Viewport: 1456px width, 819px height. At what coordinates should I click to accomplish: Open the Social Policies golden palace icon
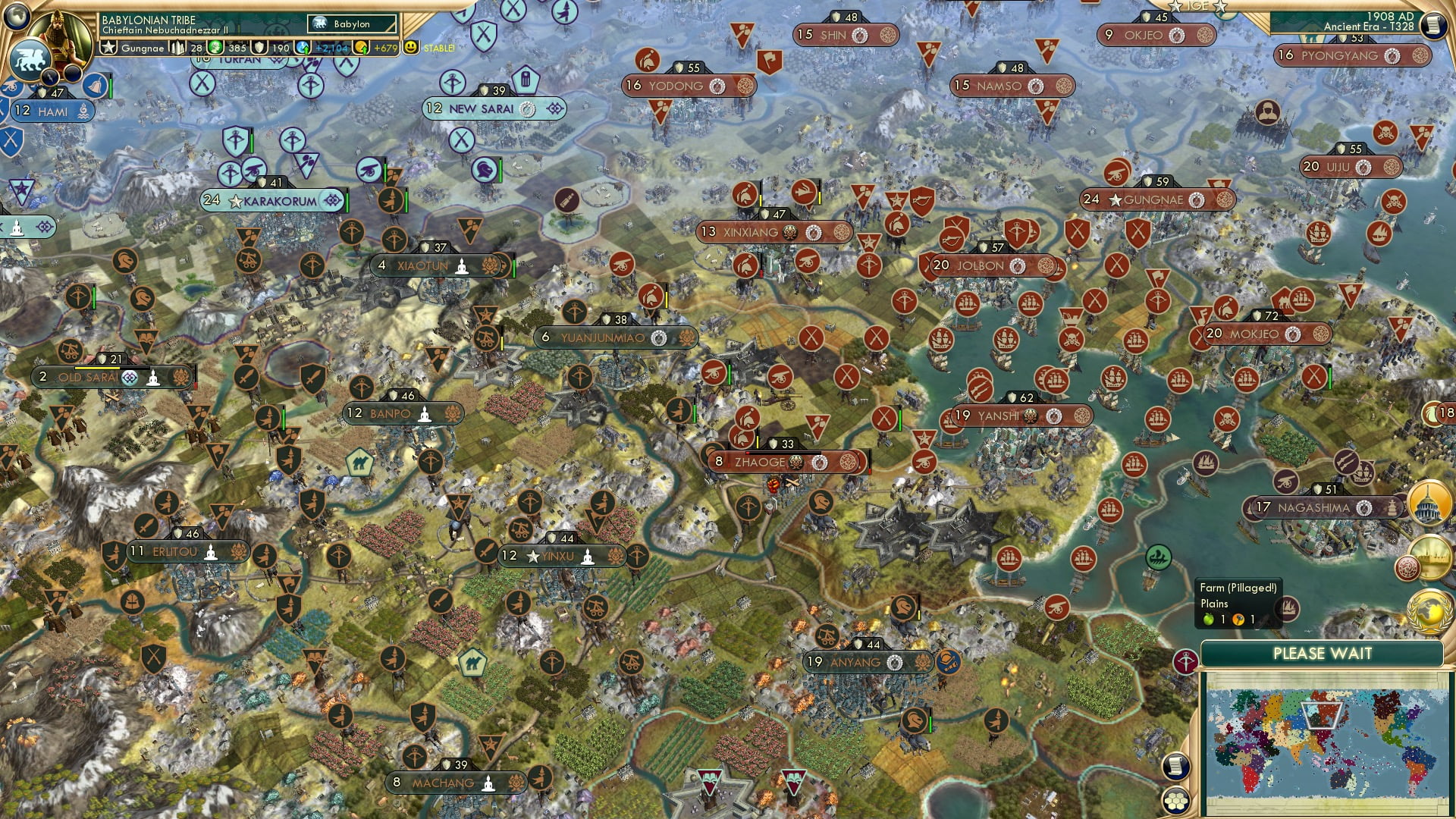(x=1429, y=500)
